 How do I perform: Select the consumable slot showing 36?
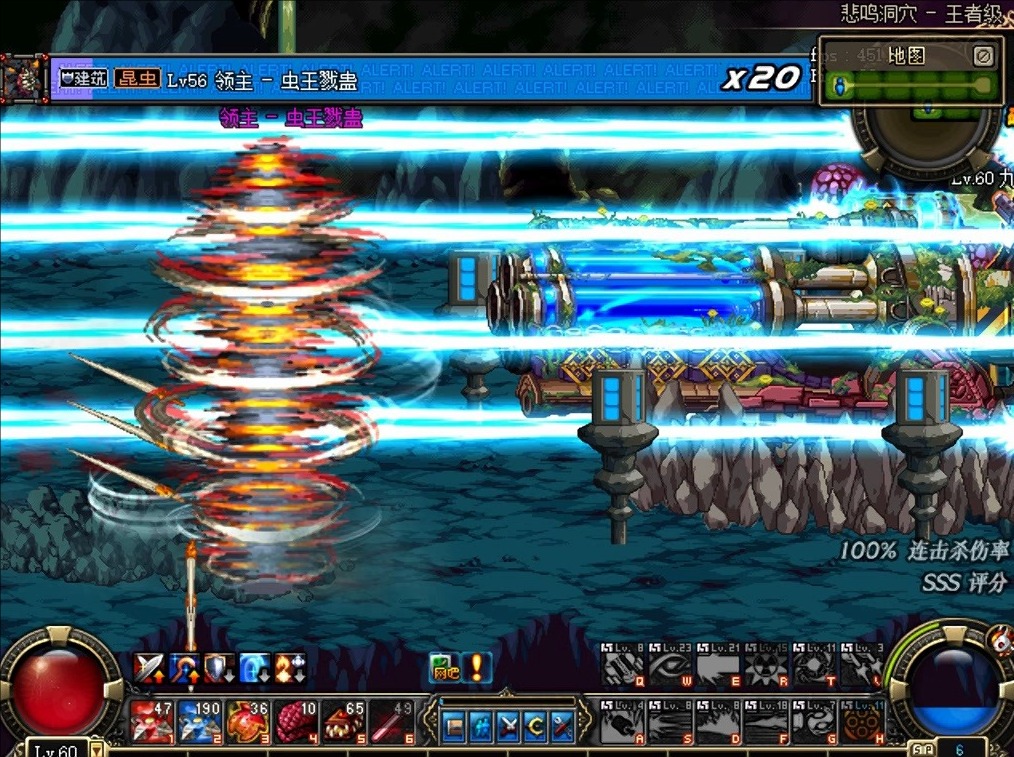pyautogui.click(x=246, y=722)
